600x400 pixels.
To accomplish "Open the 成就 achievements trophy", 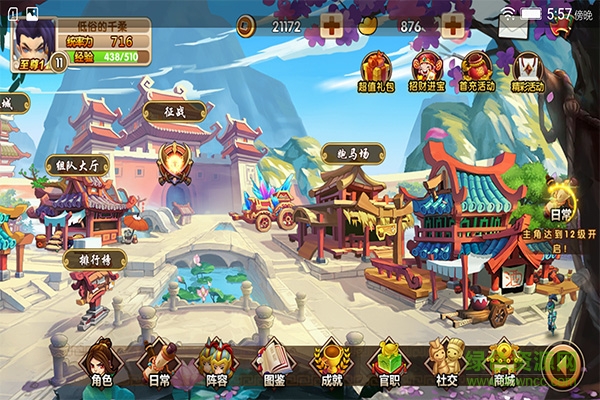I will (328, 362).
